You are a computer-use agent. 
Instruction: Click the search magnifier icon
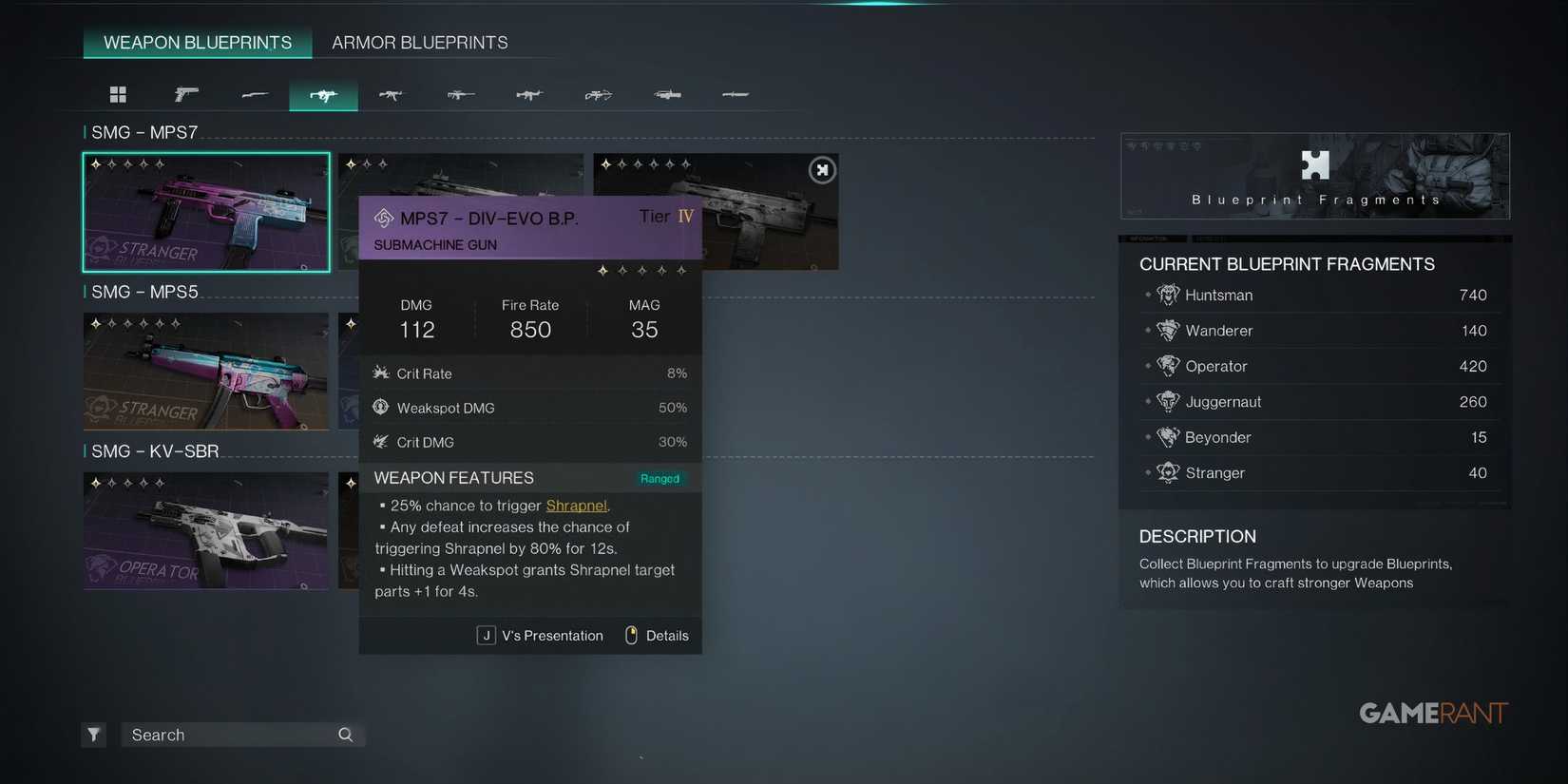point(344,734)
